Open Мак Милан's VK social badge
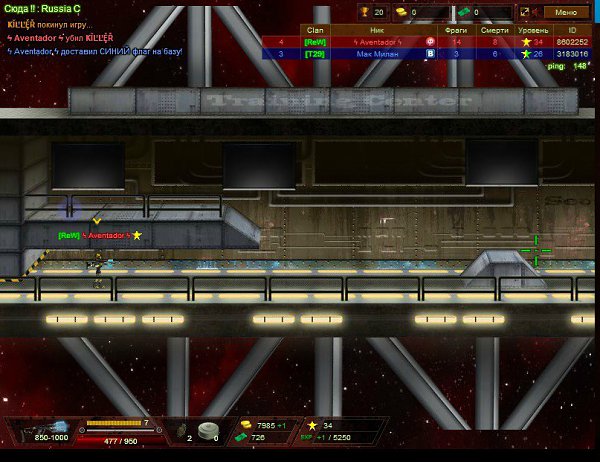Screen dimensions: 600x462 pyautogui.click(x=430, y=54)
